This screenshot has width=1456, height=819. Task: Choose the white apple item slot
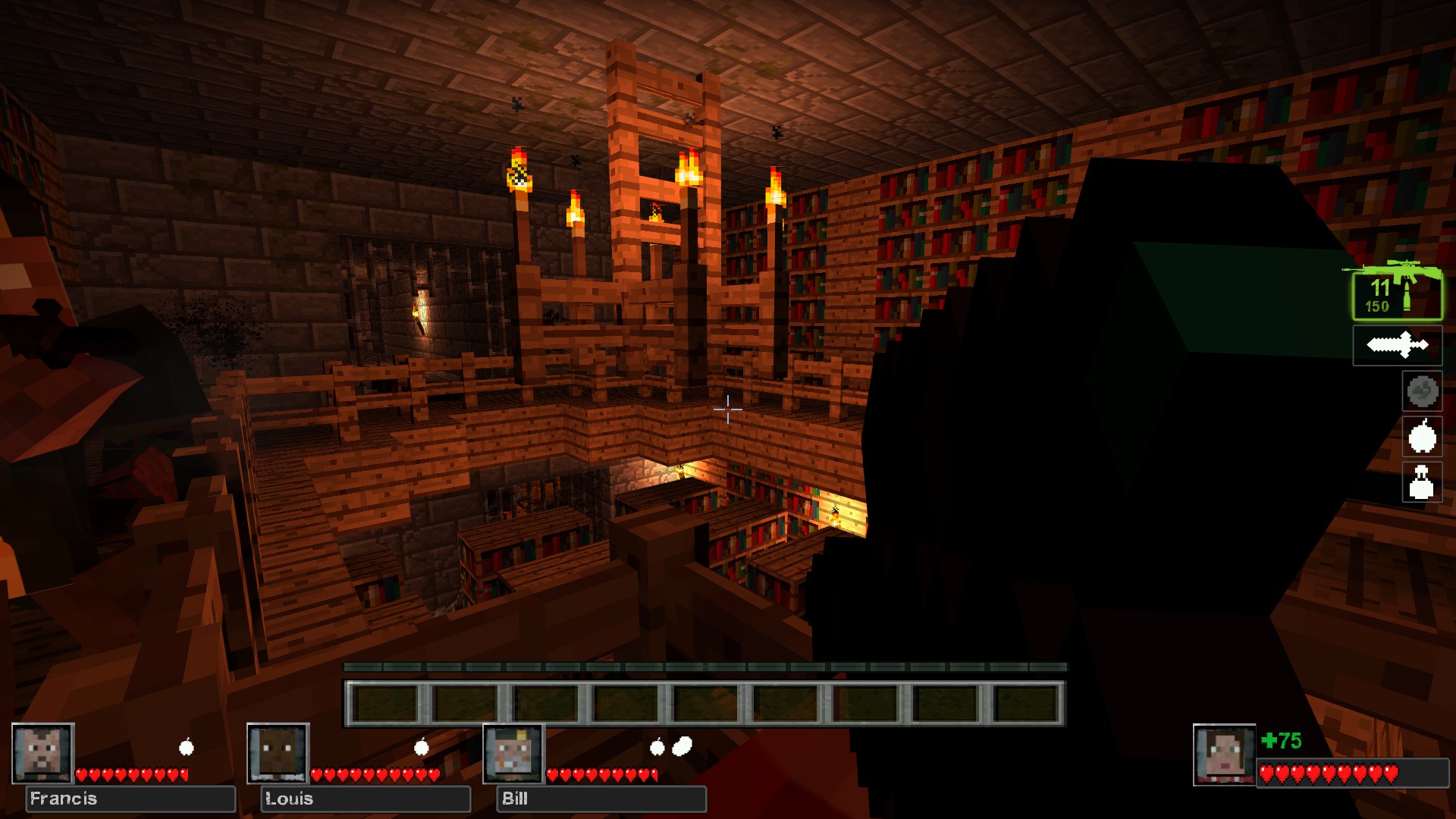click(1421, 437)
